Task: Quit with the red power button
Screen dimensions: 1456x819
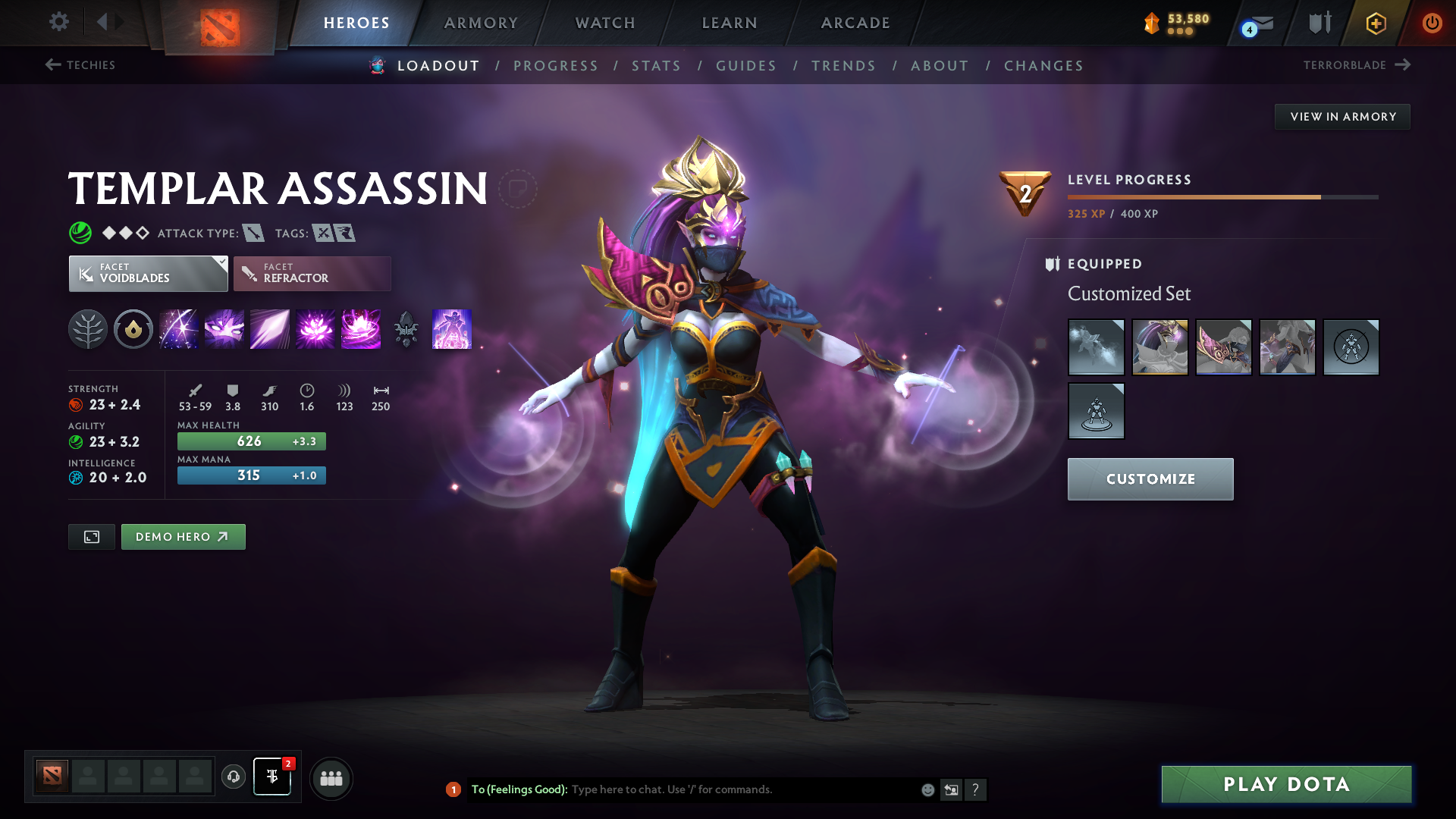Action: click(x=1432, y=23)
